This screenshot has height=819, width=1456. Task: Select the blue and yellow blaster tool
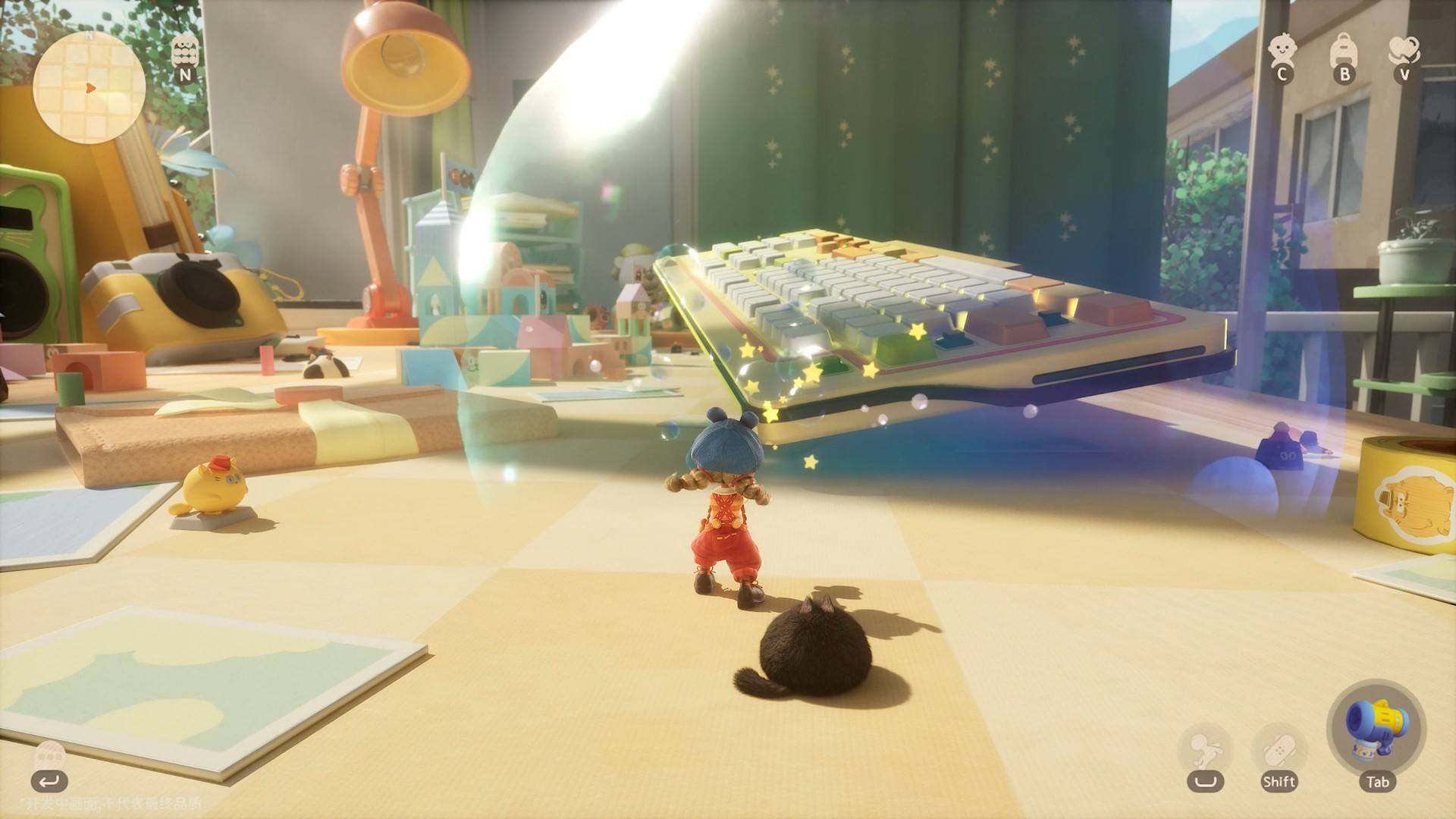(x=1376, y=730)
